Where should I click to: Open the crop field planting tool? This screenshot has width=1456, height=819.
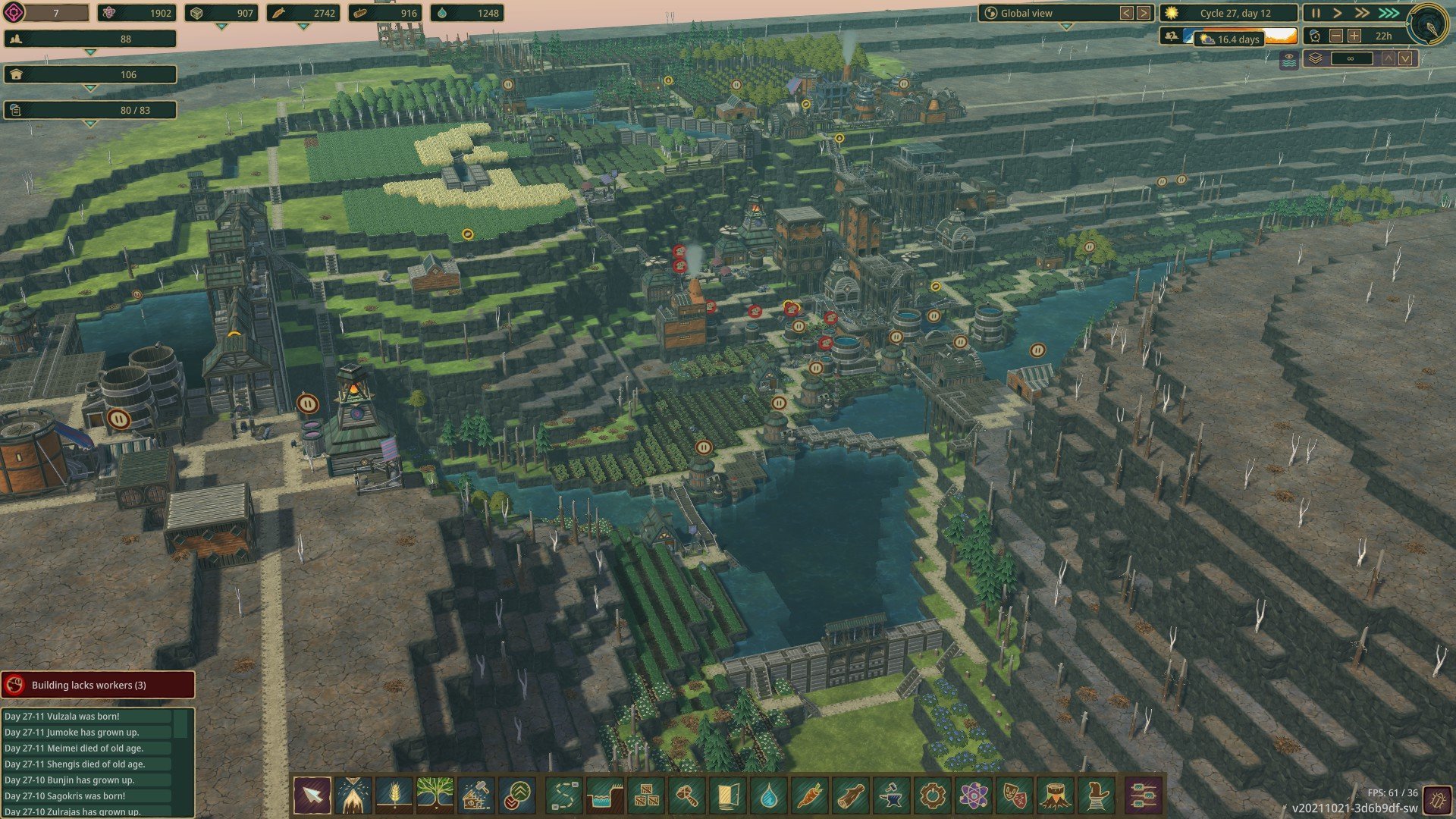pyautogui.click(x=394, y=796)
